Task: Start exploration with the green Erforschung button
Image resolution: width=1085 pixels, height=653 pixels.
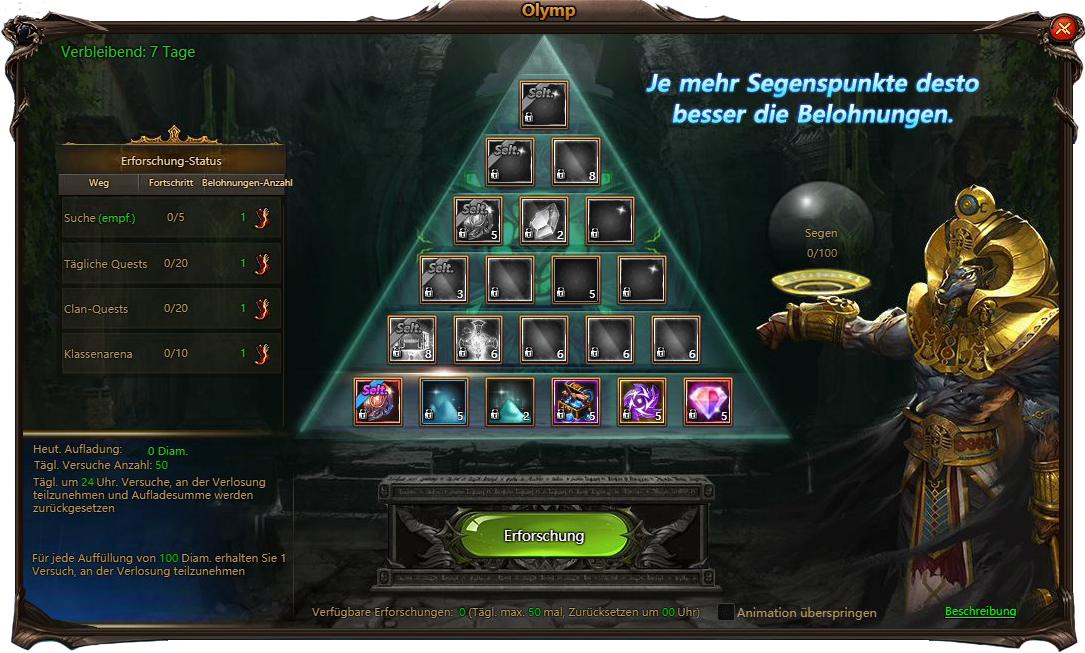Action: click(x=543, y=536)
